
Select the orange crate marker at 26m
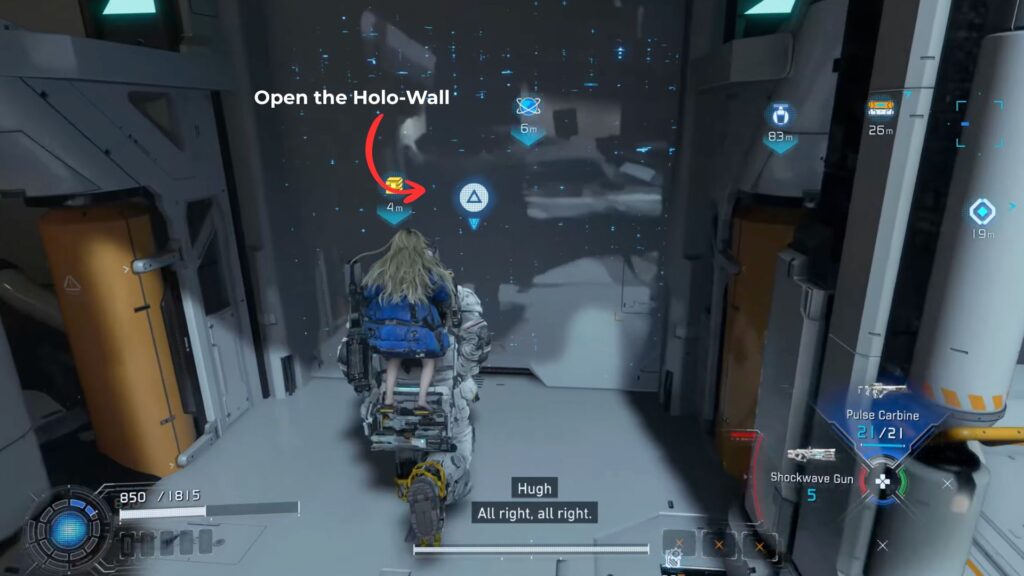click(881, 108)
